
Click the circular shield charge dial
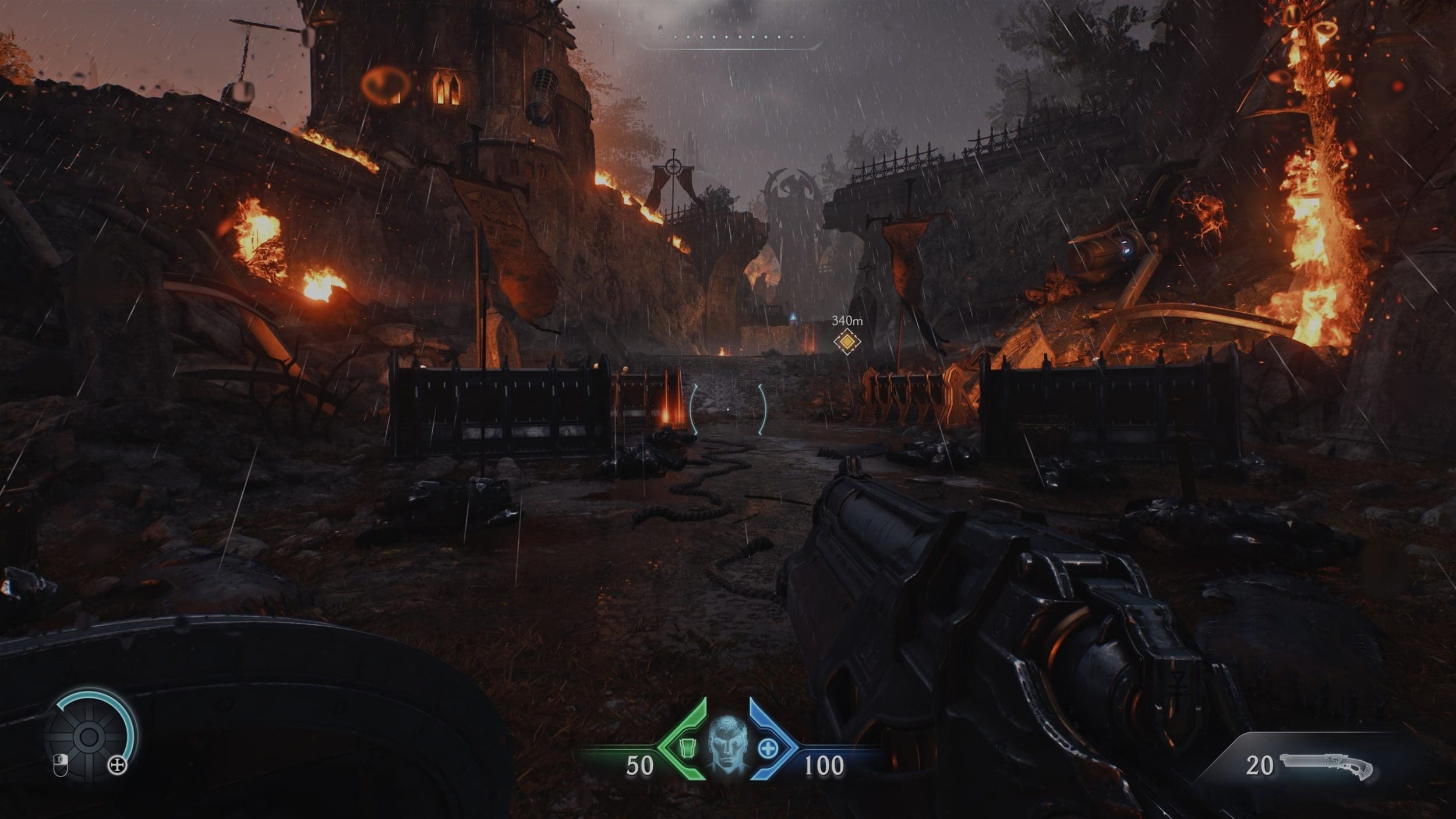point(89,737)
